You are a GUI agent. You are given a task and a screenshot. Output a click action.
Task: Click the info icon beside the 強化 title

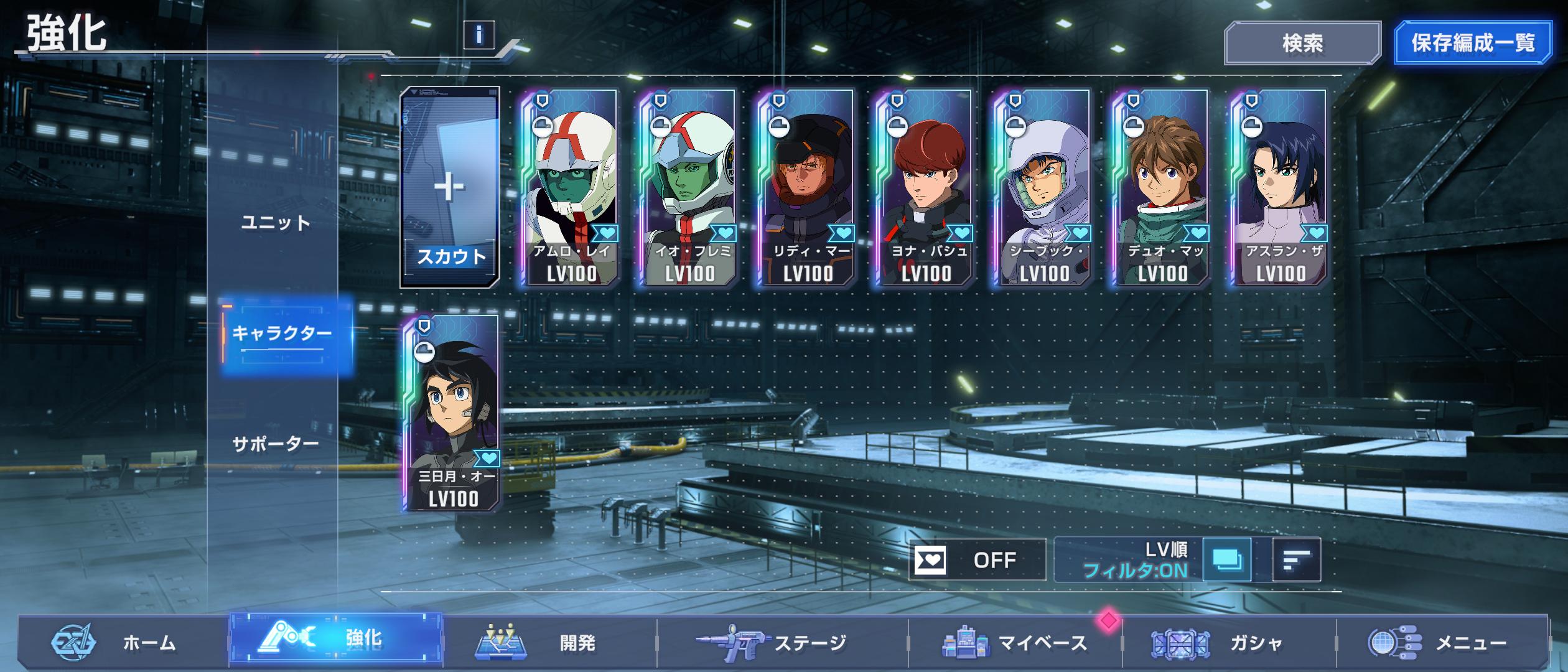point(478,35)
